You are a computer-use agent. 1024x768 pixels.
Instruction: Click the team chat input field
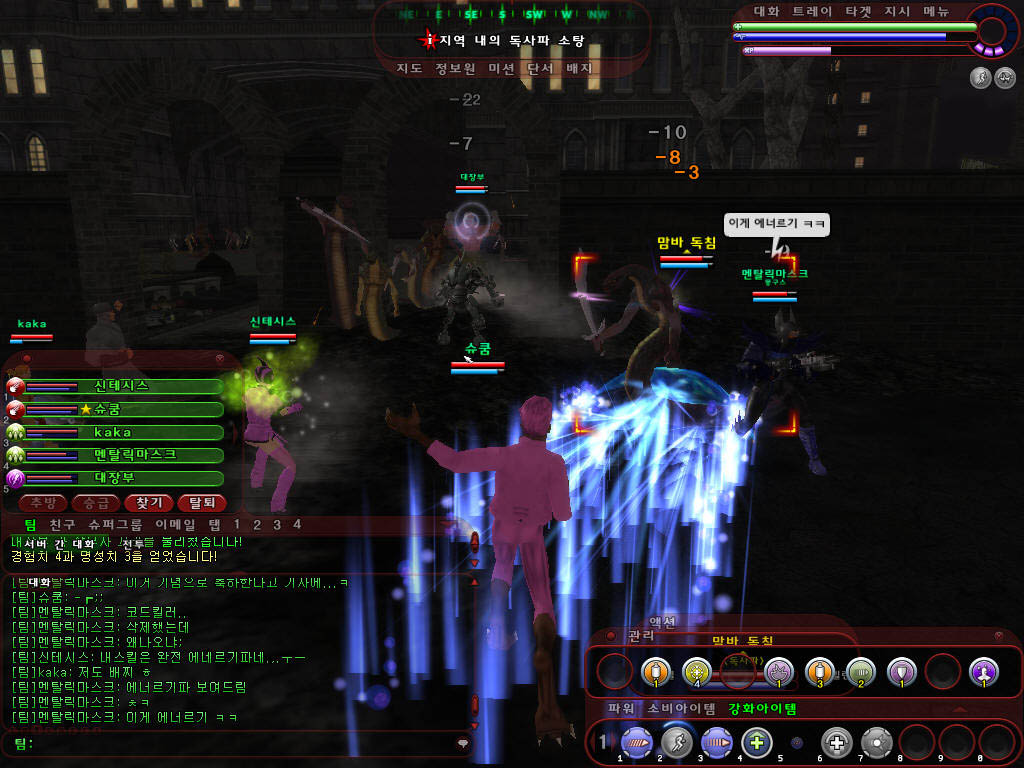[240, 744]
